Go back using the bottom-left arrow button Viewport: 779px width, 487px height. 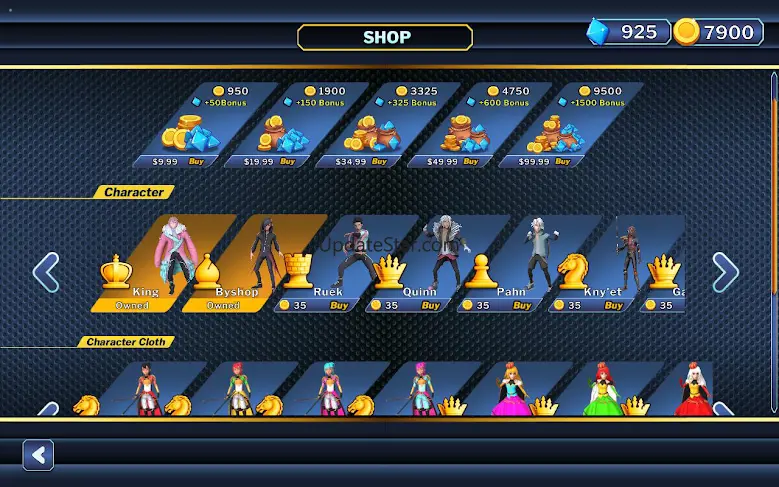coord(38,456)
